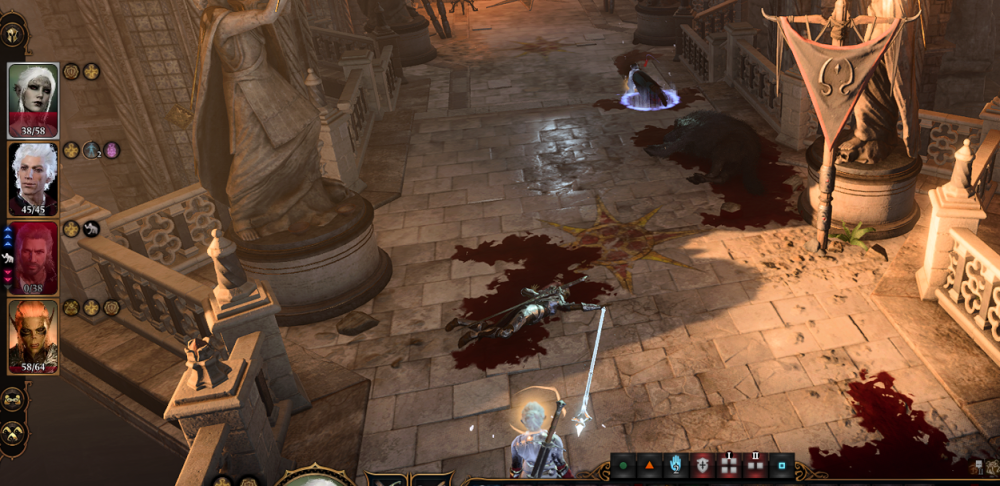
Task: Select the orange triangle hotbar filter
Action: tap(649, 467)
